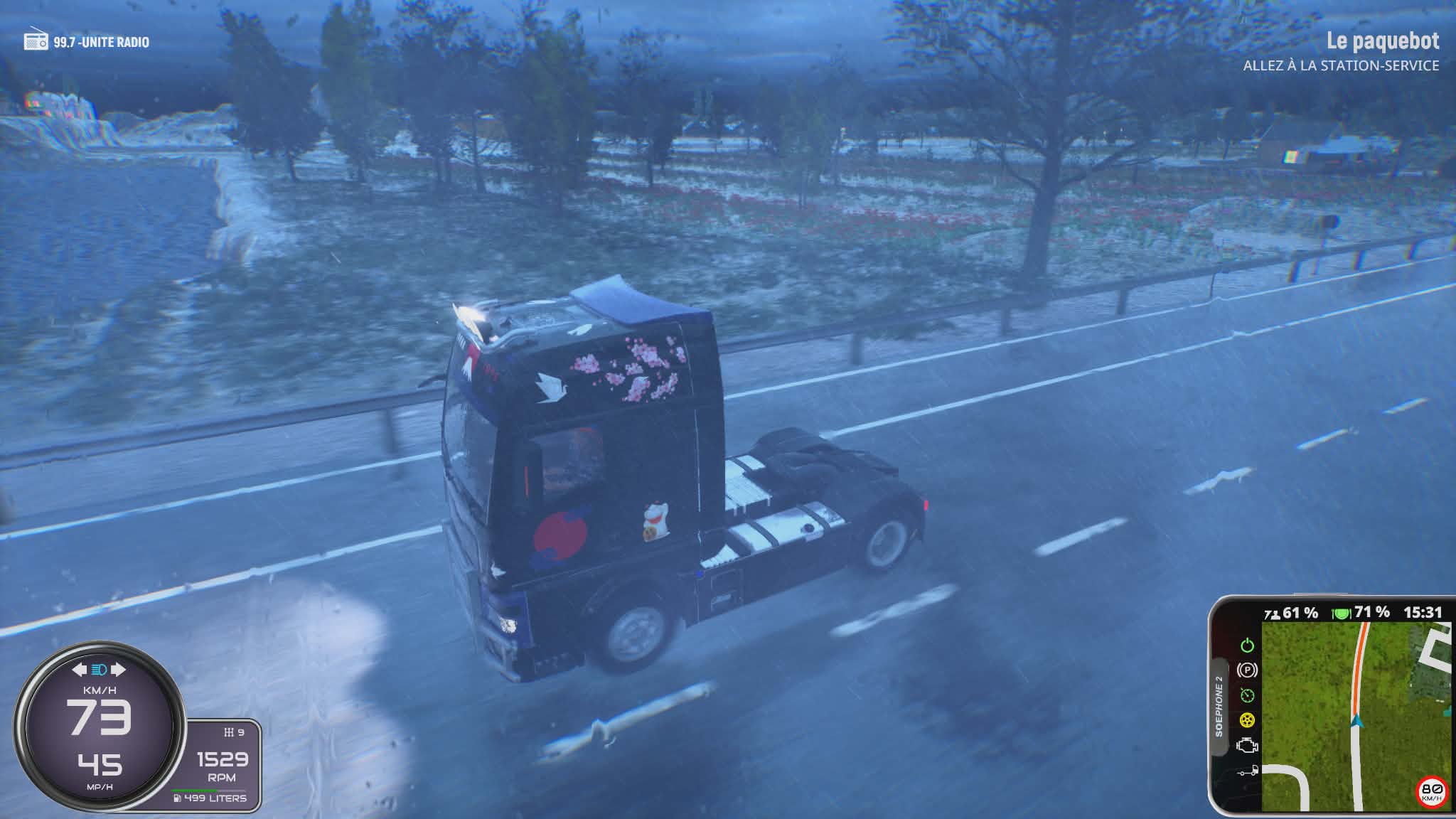1456x819 pixels.
Task: Click the gear shifter icon
Action: click(x=228, y=732)
